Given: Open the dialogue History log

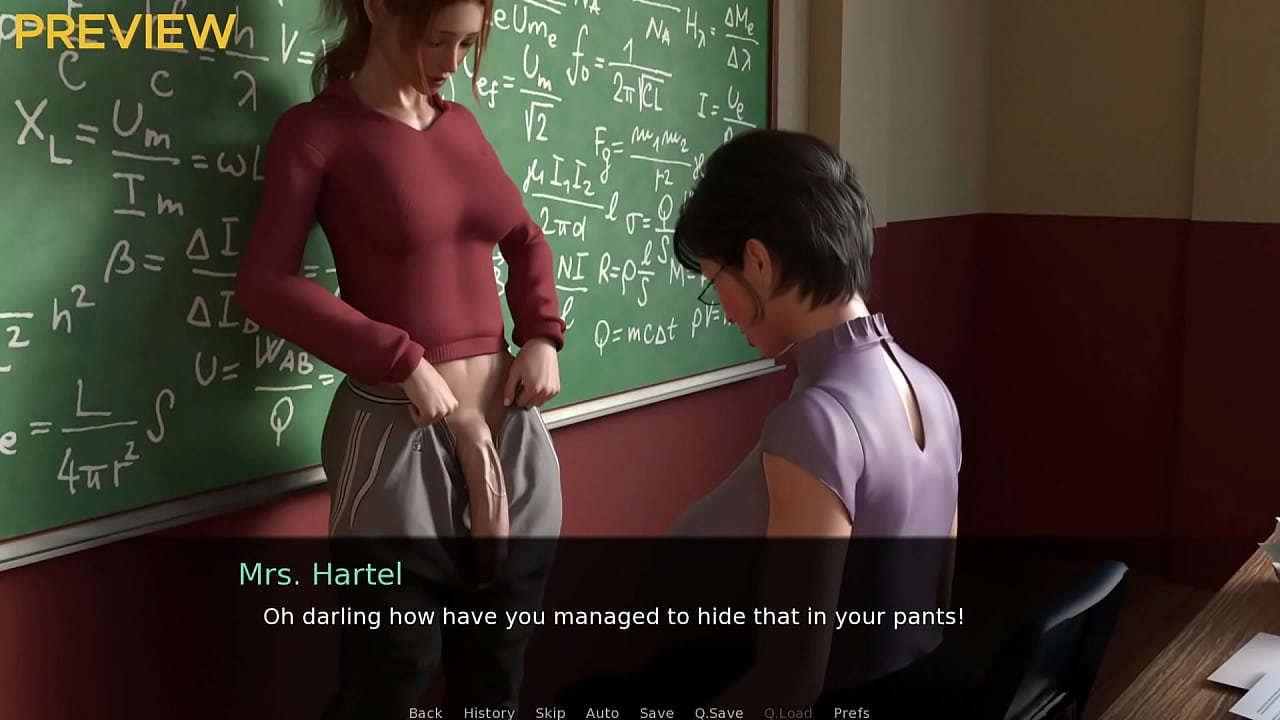Looking at the screenshot, I should tap(489, 712).
